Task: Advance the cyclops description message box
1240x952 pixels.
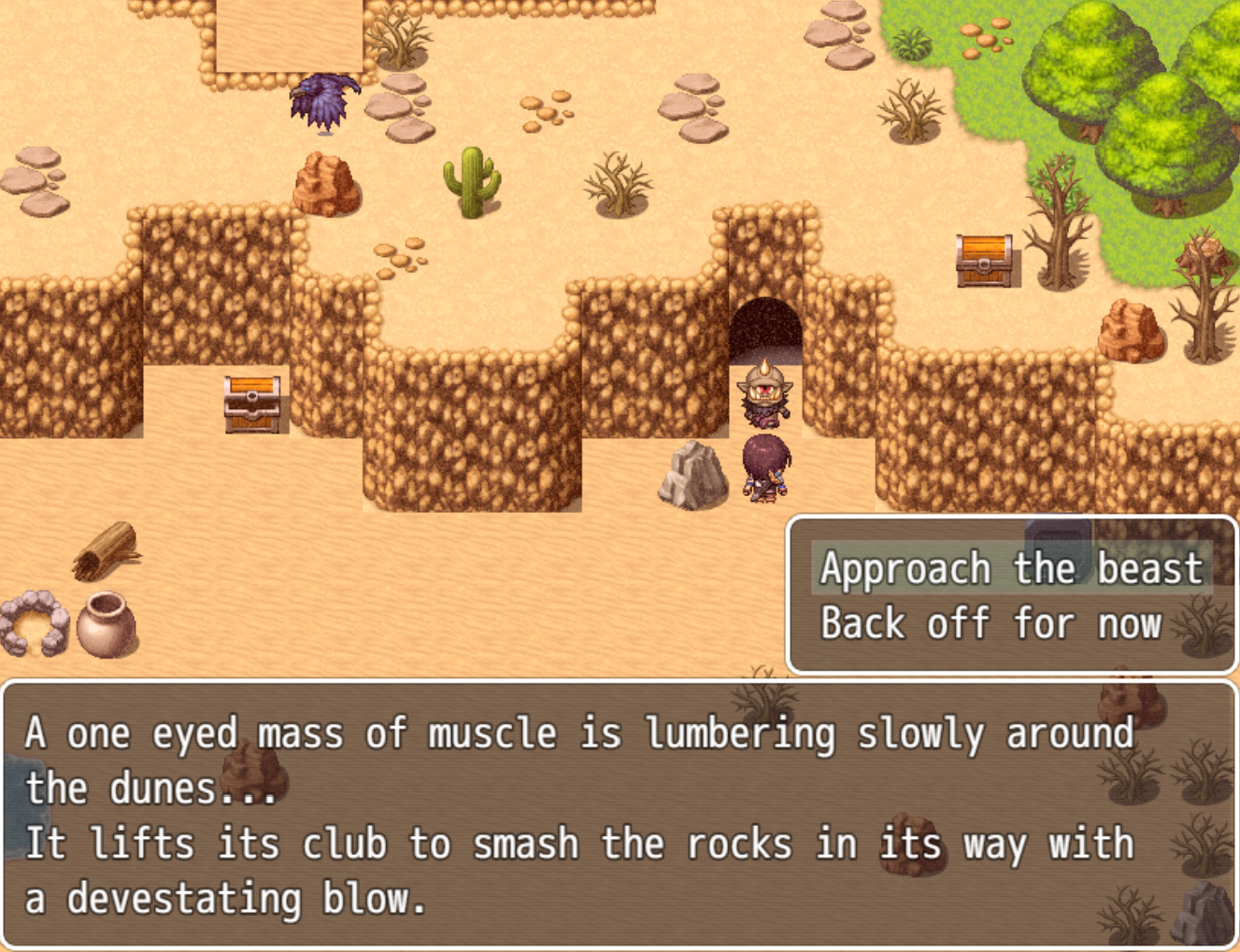Action: 619,815
